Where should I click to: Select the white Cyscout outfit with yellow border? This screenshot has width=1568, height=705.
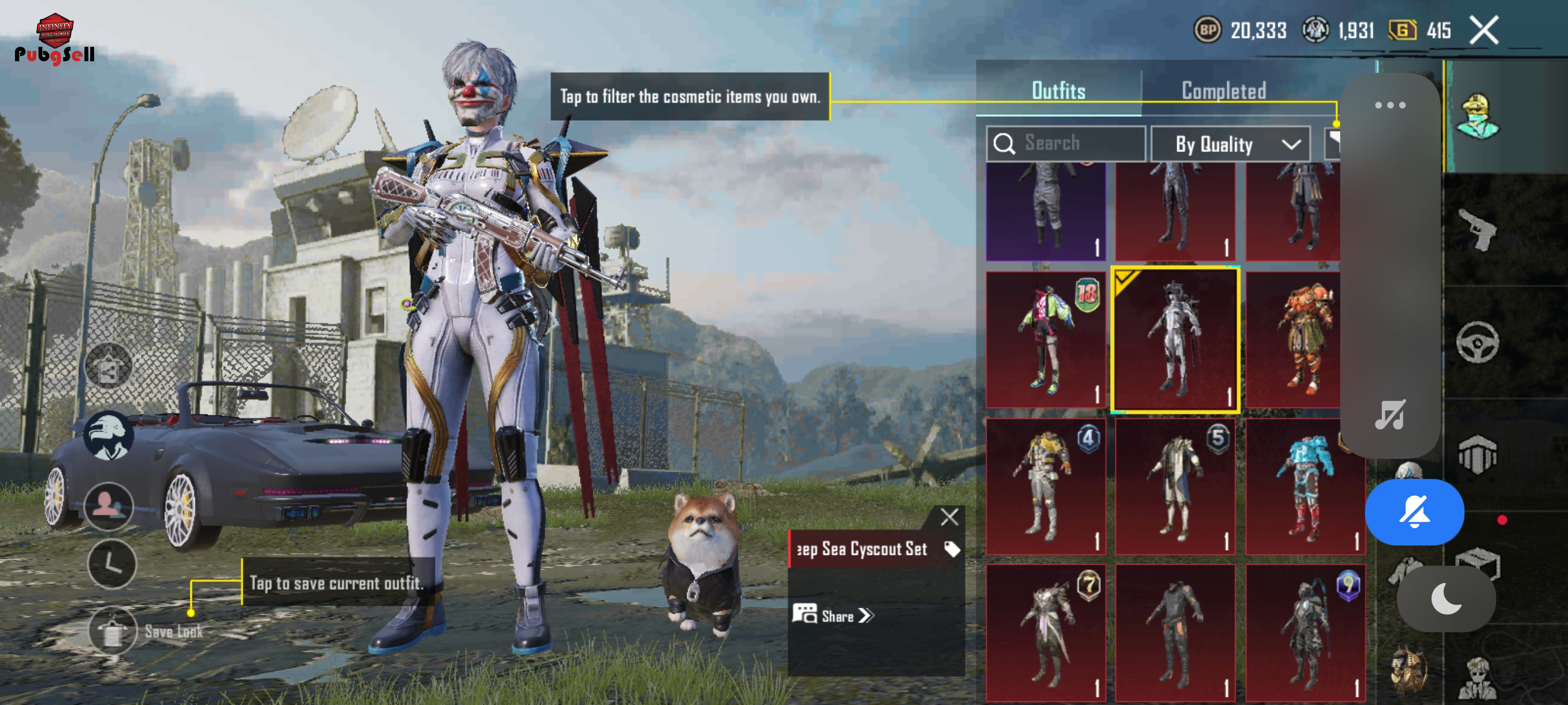1175,339
